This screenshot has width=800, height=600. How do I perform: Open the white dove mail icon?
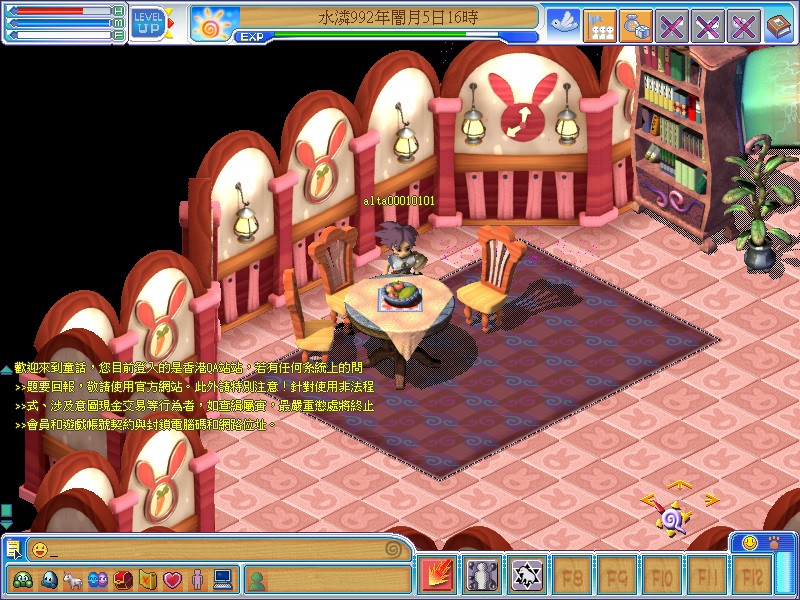pos(563,23)
